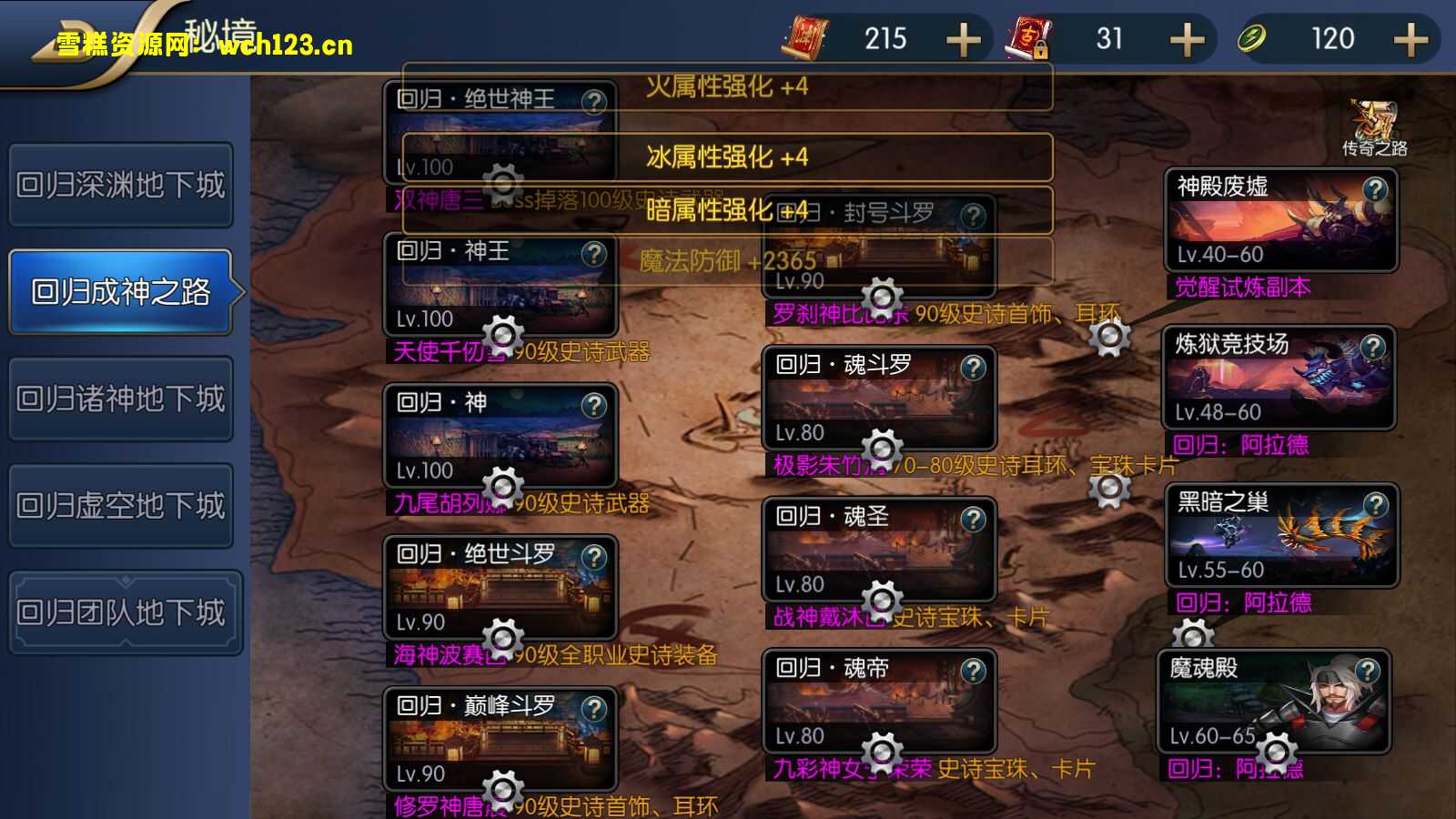Expand red book currency with plus button
This screenshot has height=819, width=1456.
point(1187,38)
